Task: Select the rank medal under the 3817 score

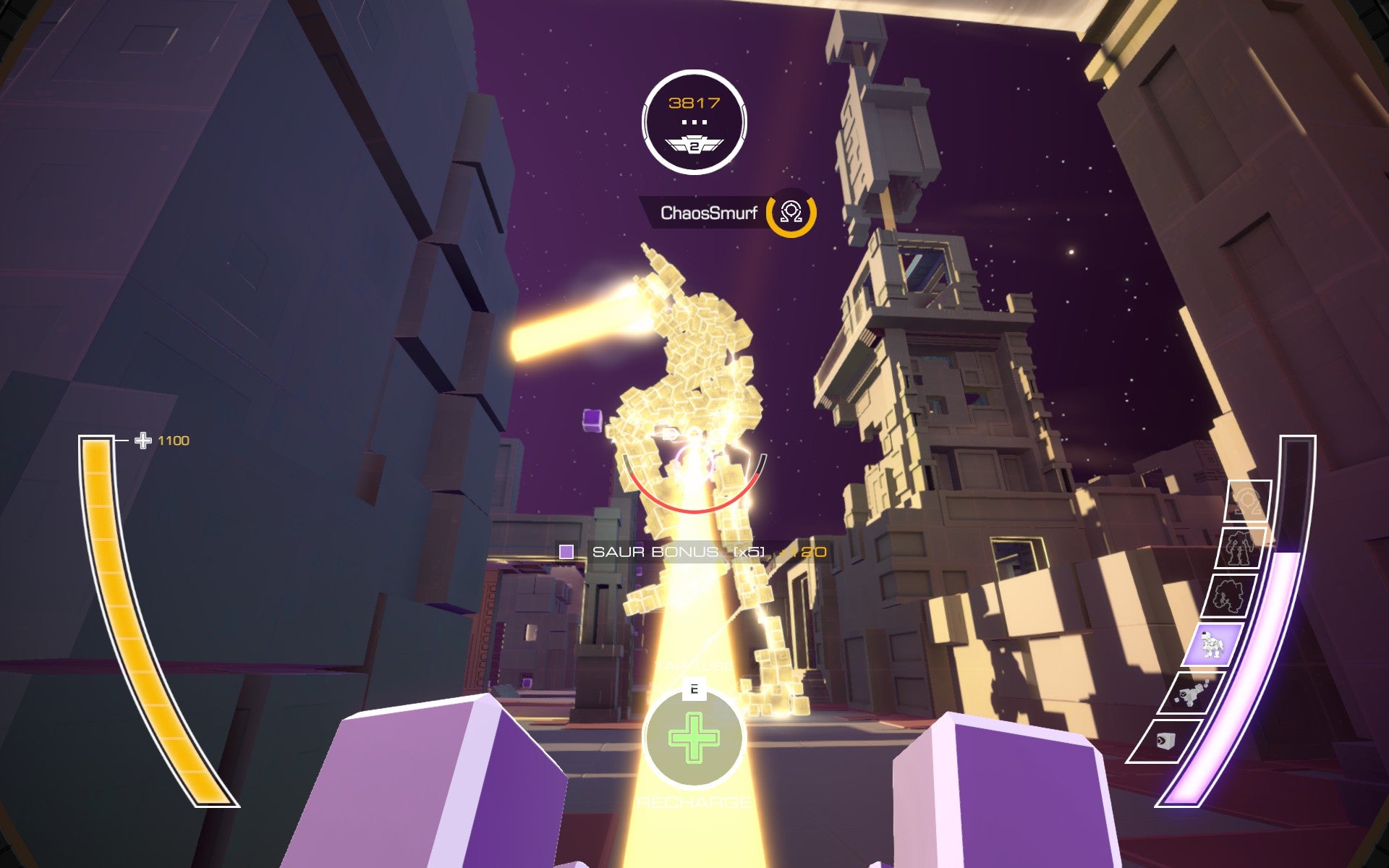Action: 694,145
